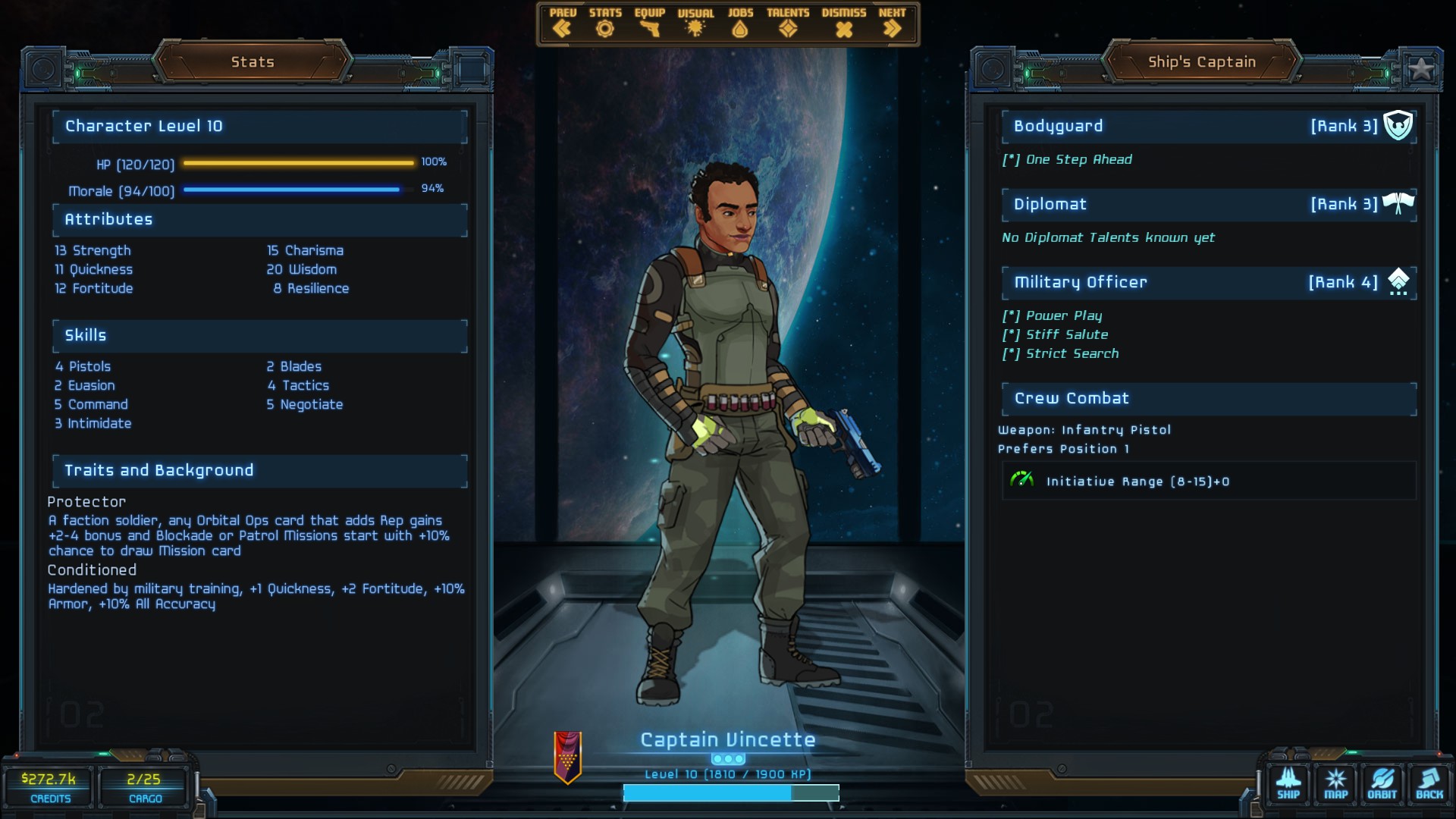This screenshot has width=1456, height=819.
Task: Select the One Step Ahead talent
Action: (1078, 160)
